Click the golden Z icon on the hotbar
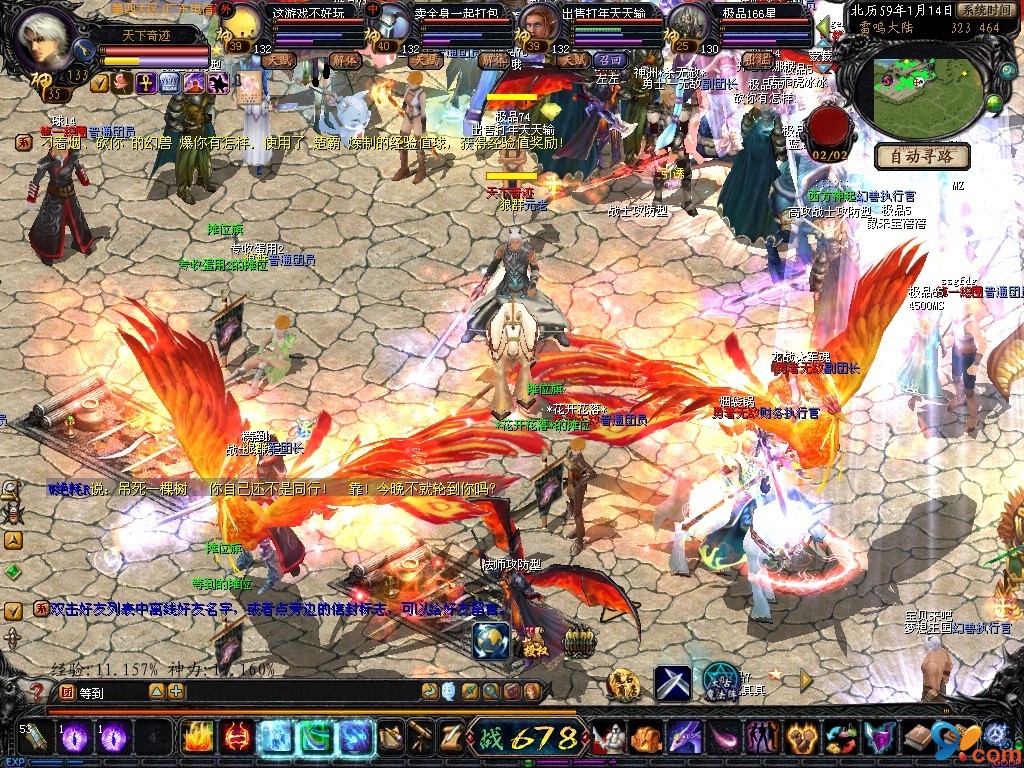This screenshot has width=1024, height=768. click(451, 738)
